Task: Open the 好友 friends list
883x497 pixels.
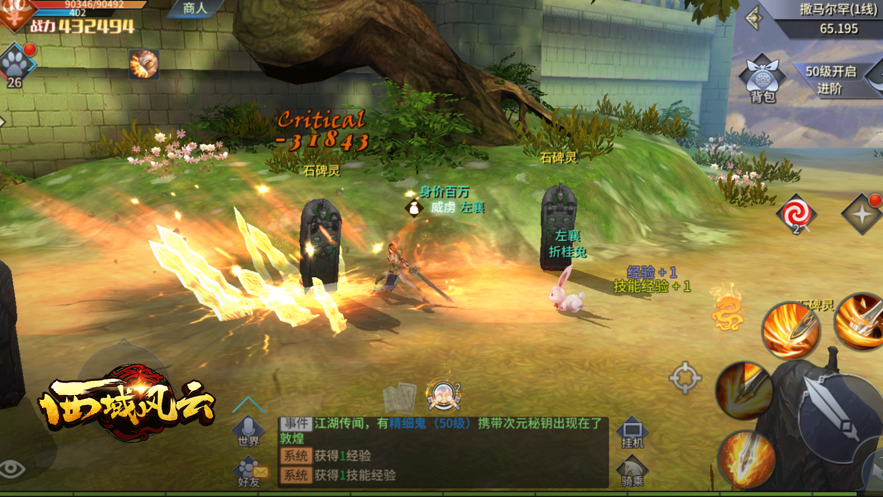Action: click(248, 472)
